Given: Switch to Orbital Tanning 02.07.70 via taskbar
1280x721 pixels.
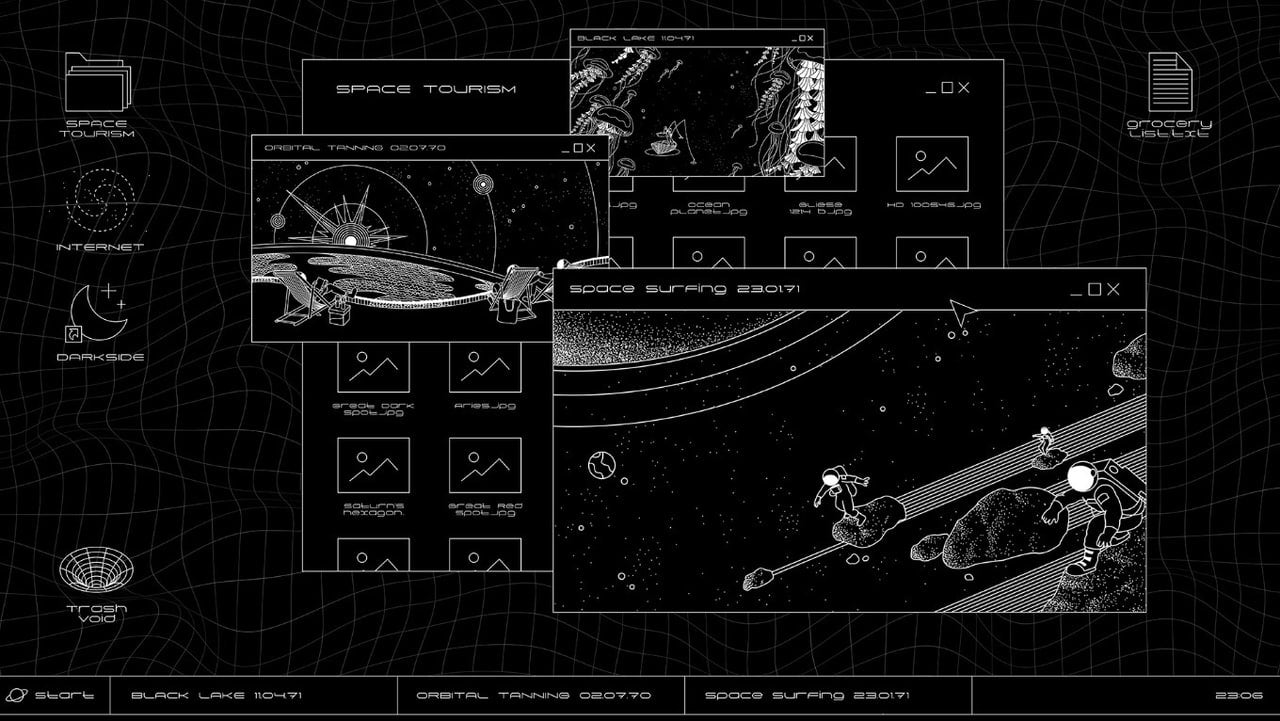Looking at the screenshot, I should coord(536,694).
